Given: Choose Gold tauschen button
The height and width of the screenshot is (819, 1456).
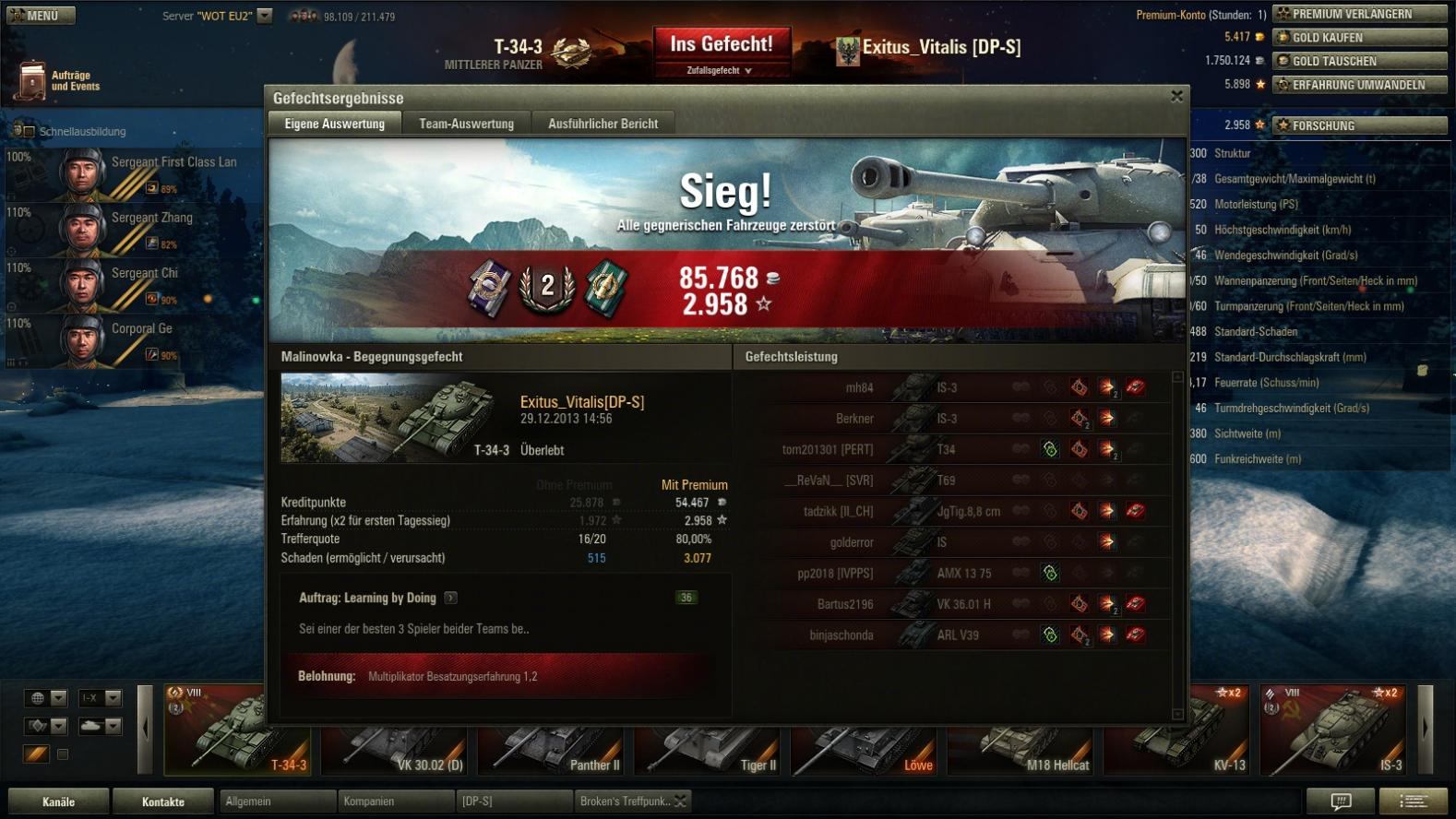Looking at the screenshot, I should (1359, 61).
